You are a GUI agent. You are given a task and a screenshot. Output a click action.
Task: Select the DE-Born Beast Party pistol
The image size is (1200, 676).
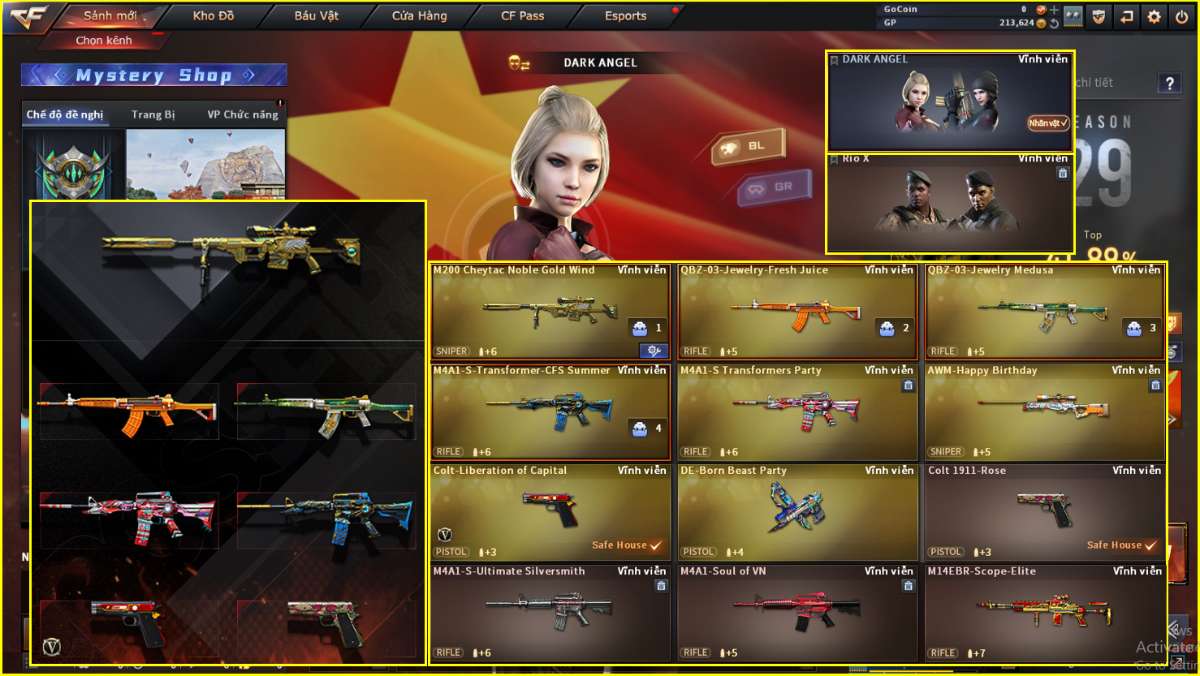click(x=797, y=512)
